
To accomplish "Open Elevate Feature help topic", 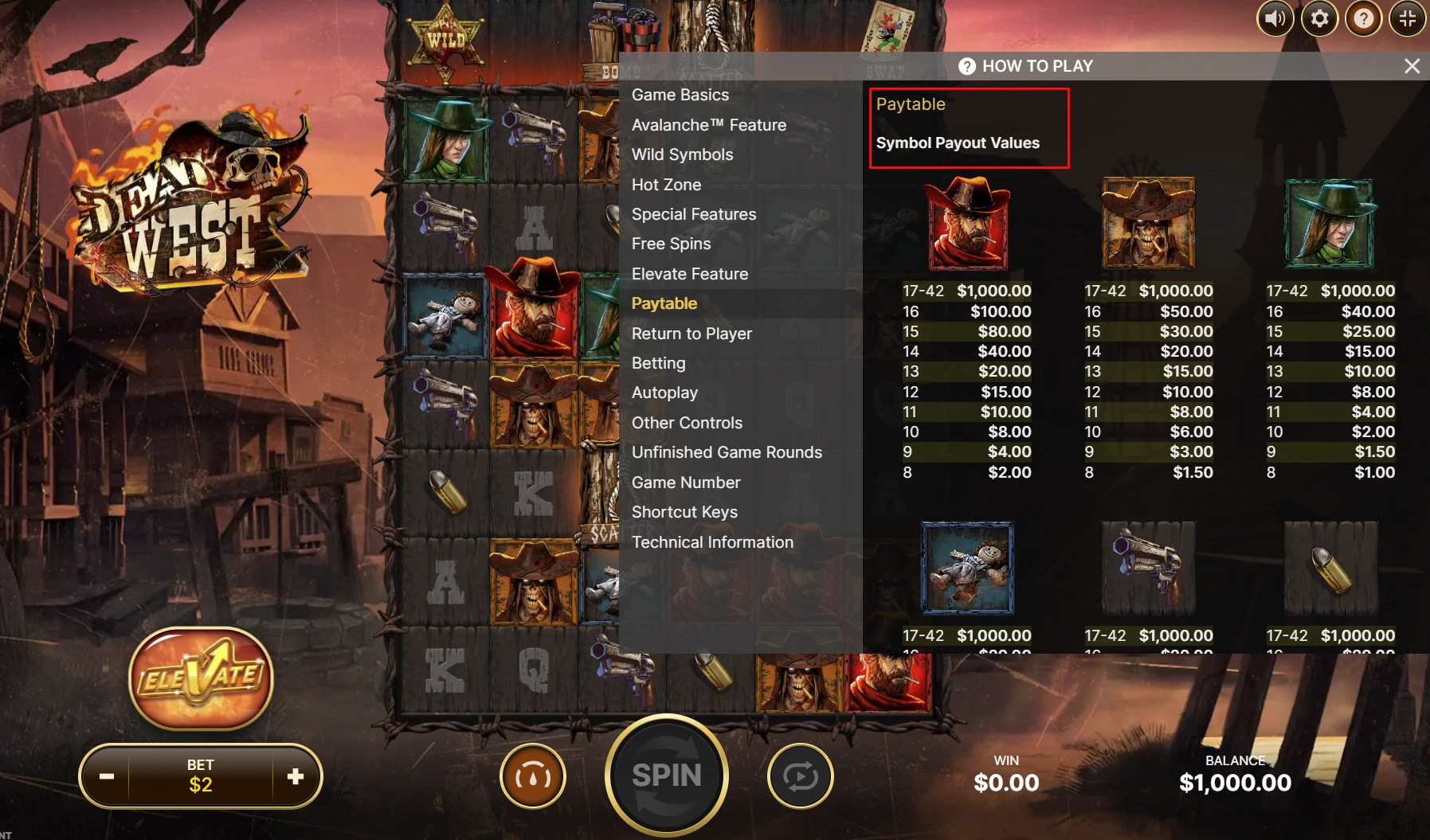I will [689, 274].
